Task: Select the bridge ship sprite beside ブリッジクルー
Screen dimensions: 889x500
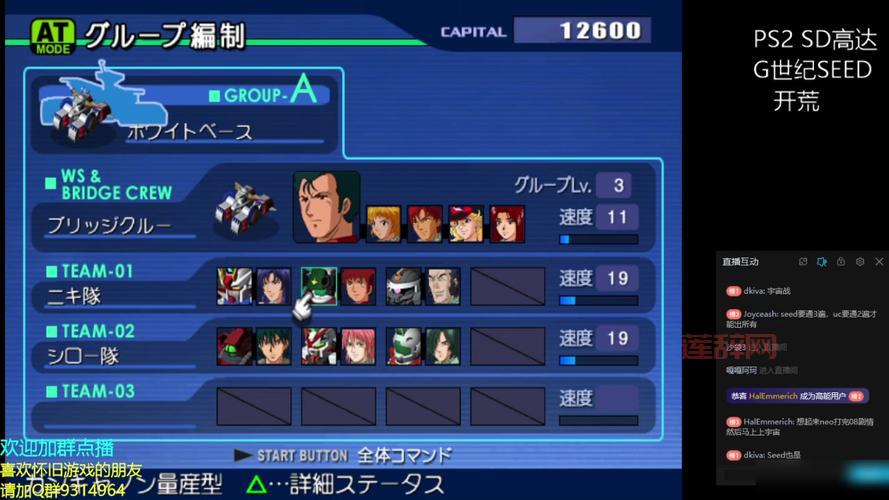Action: [244, 206]
